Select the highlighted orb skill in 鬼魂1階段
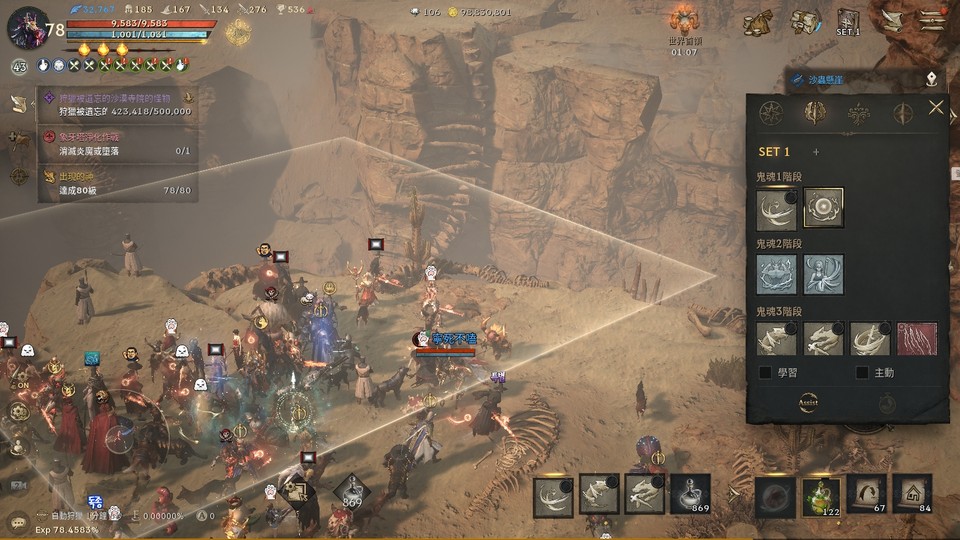960x540 pixels. (823, 208)
